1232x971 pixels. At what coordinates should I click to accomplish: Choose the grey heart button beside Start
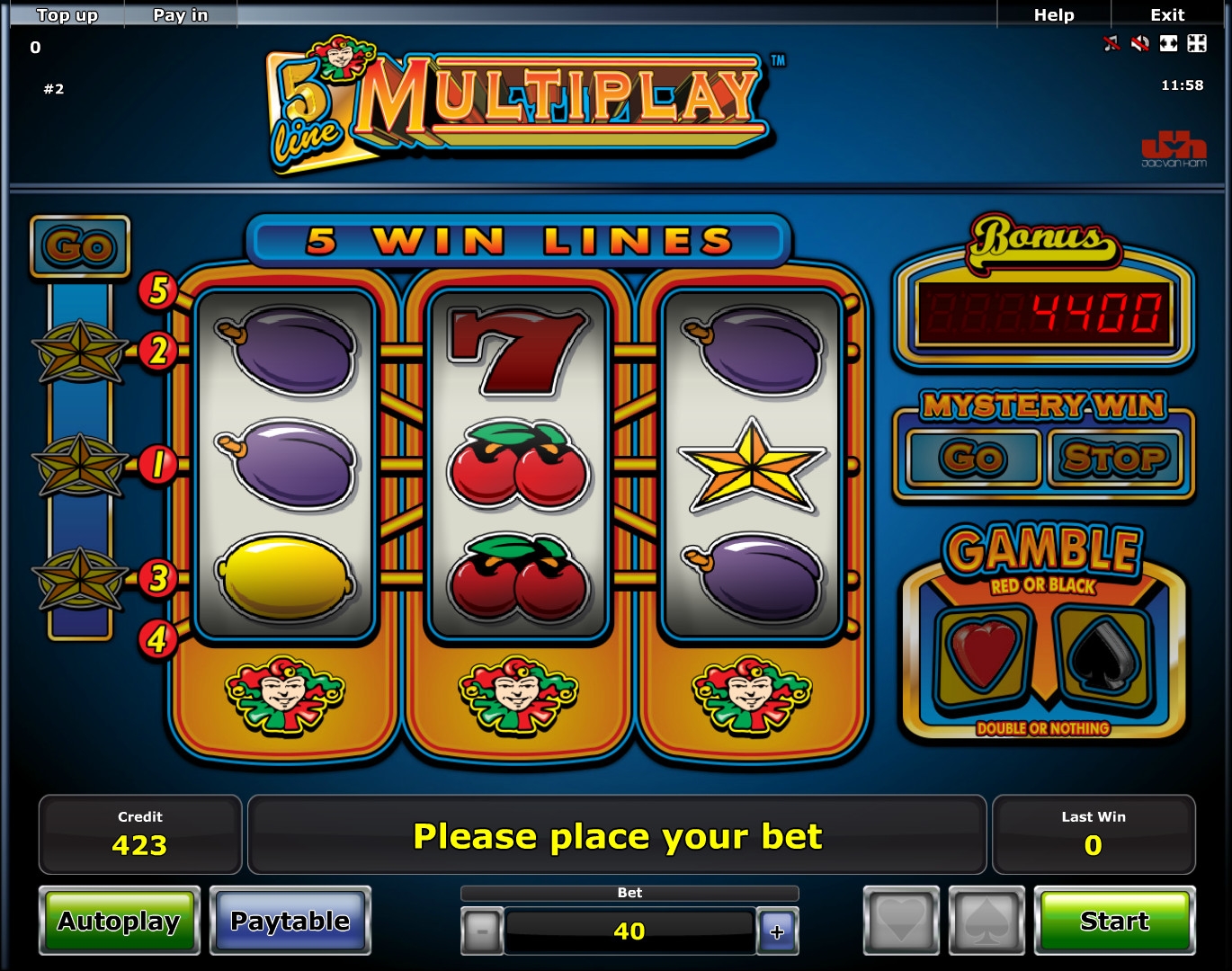tap(901, 921)
